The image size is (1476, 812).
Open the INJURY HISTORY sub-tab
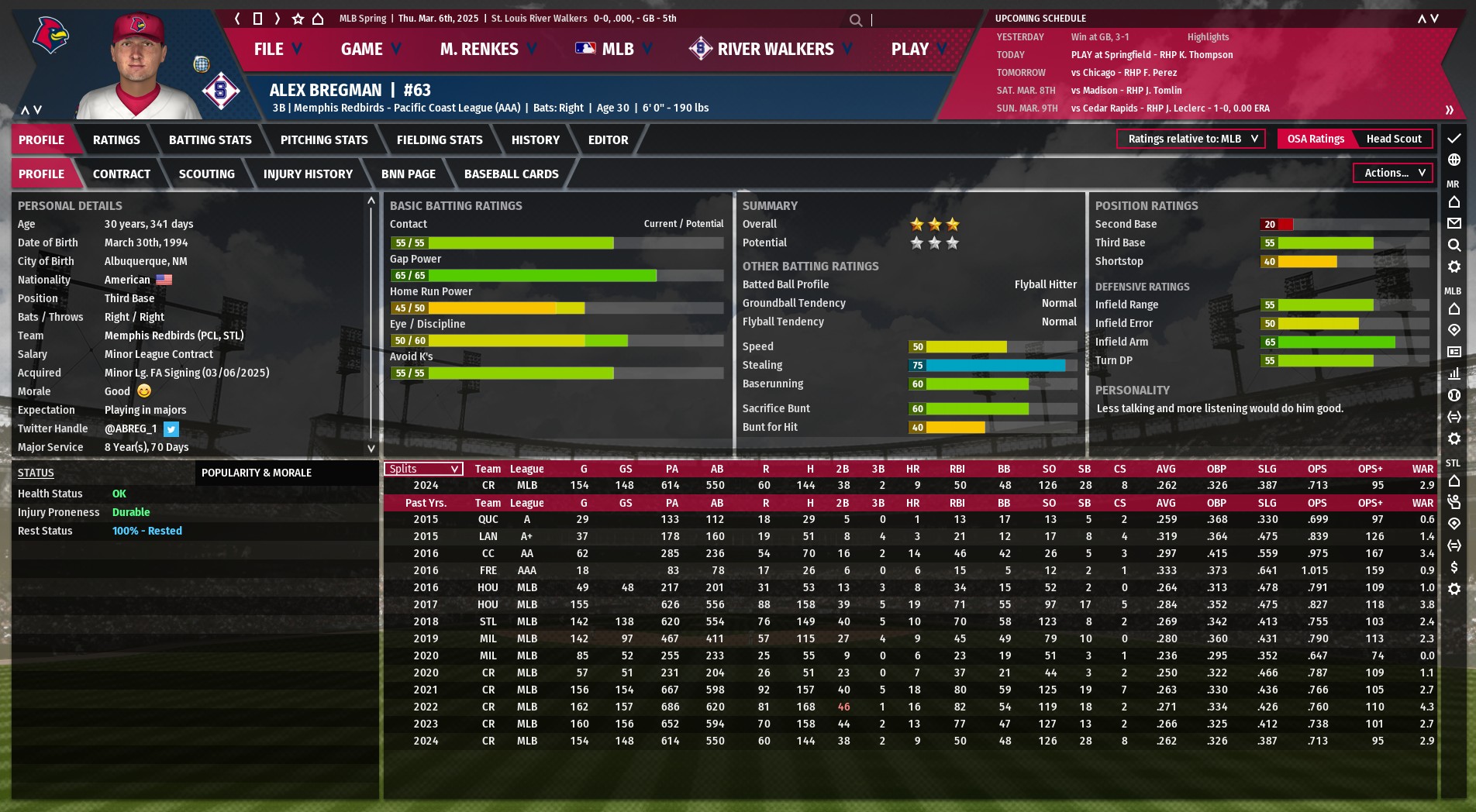coord(308,174)
